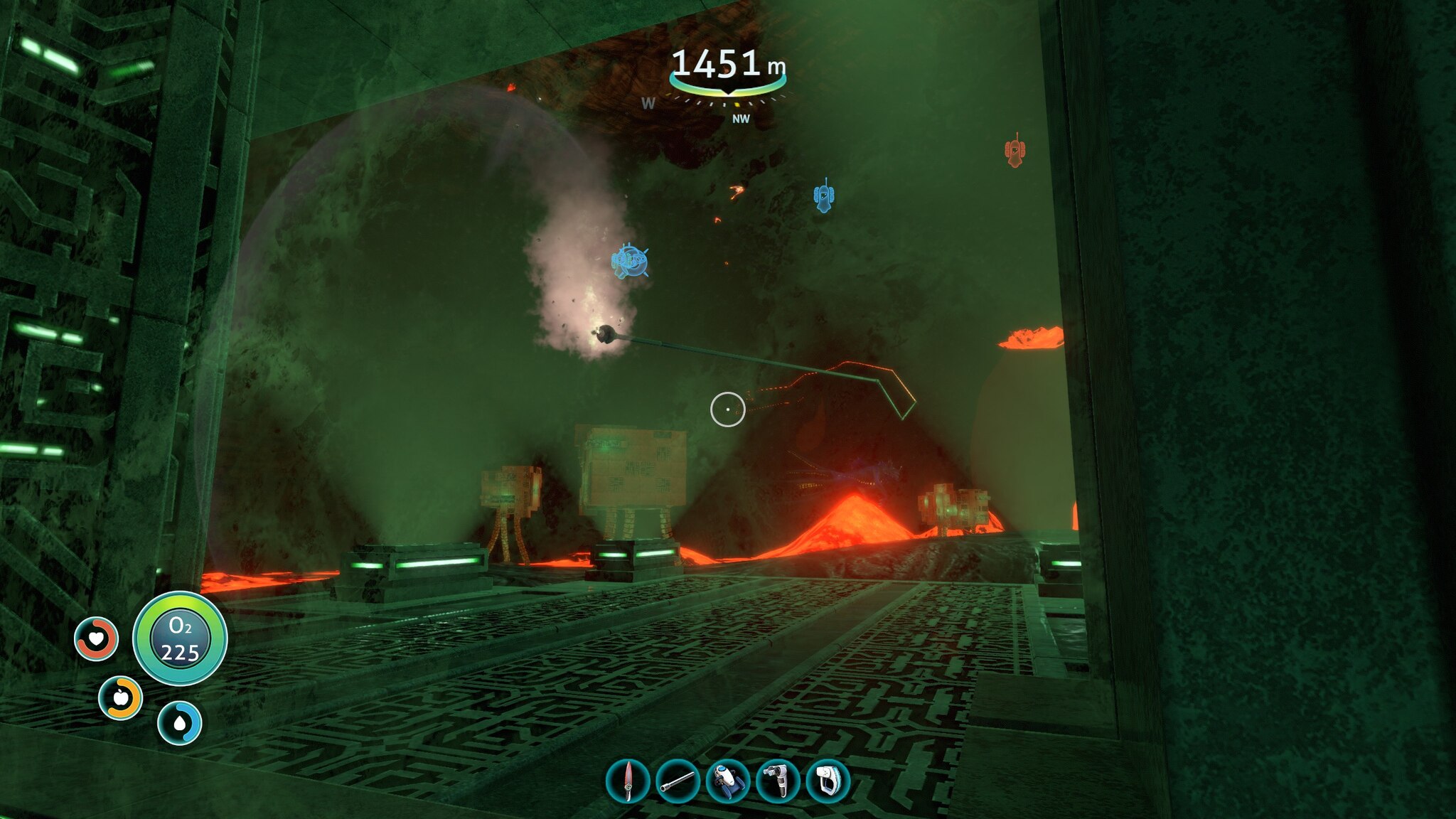Image resolution: width=1456 pixels, height=819 pixels.
Task: Click the orange beacon ping marker
Action: 1015,150
